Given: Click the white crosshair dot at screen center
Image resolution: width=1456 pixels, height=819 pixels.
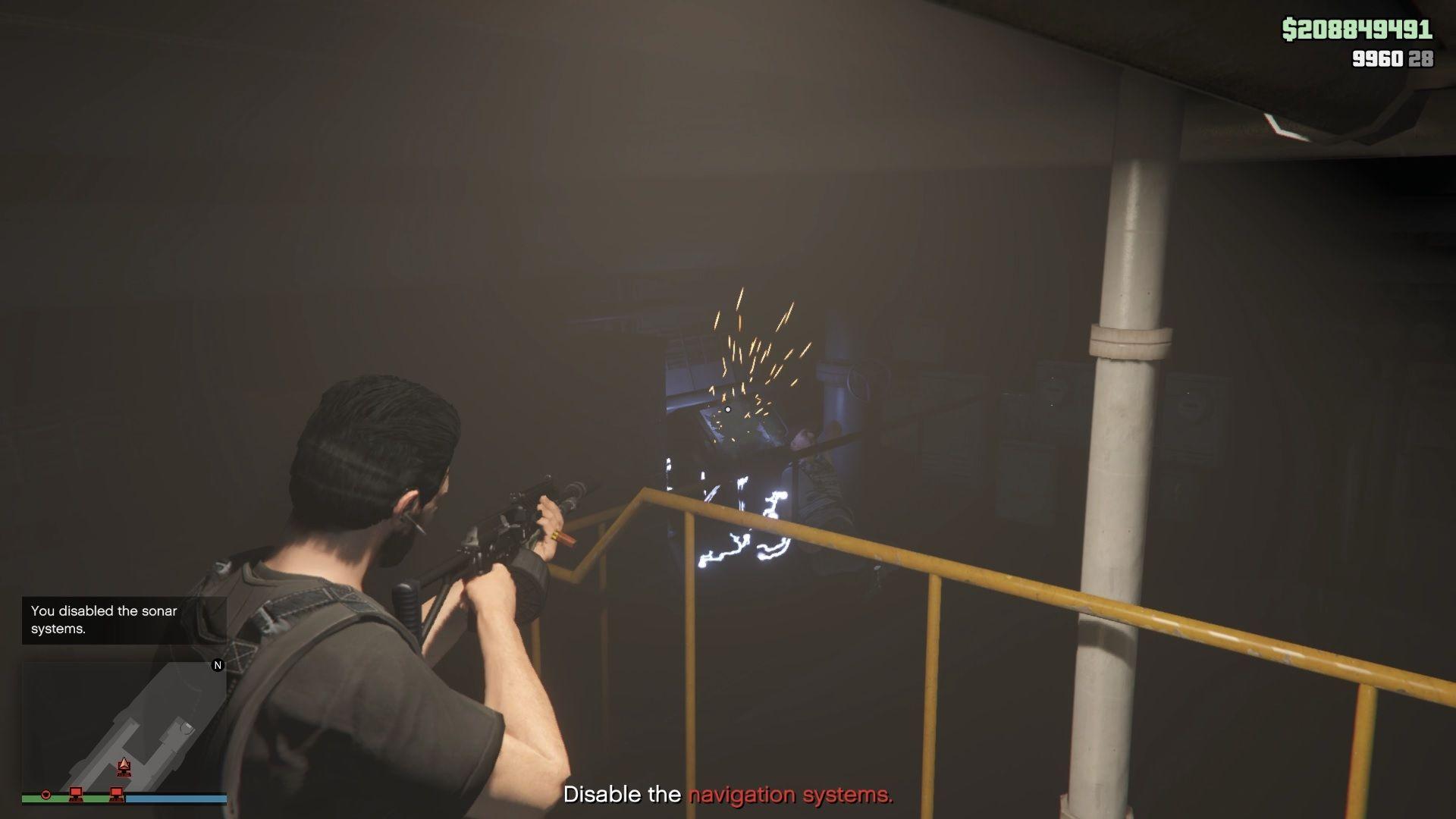Looking at the screenshot, I should coord(728,409).
